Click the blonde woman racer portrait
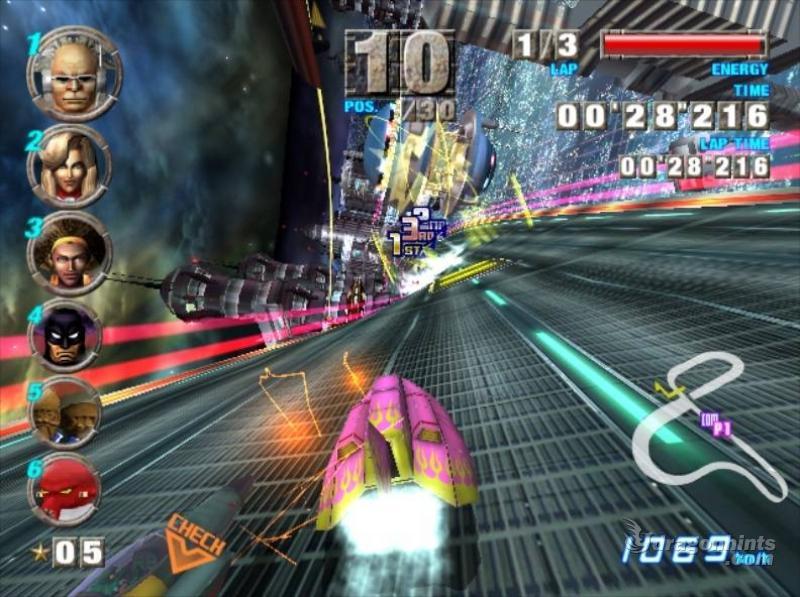The width and height of the screenshot is (800, 597). point(69,165)
